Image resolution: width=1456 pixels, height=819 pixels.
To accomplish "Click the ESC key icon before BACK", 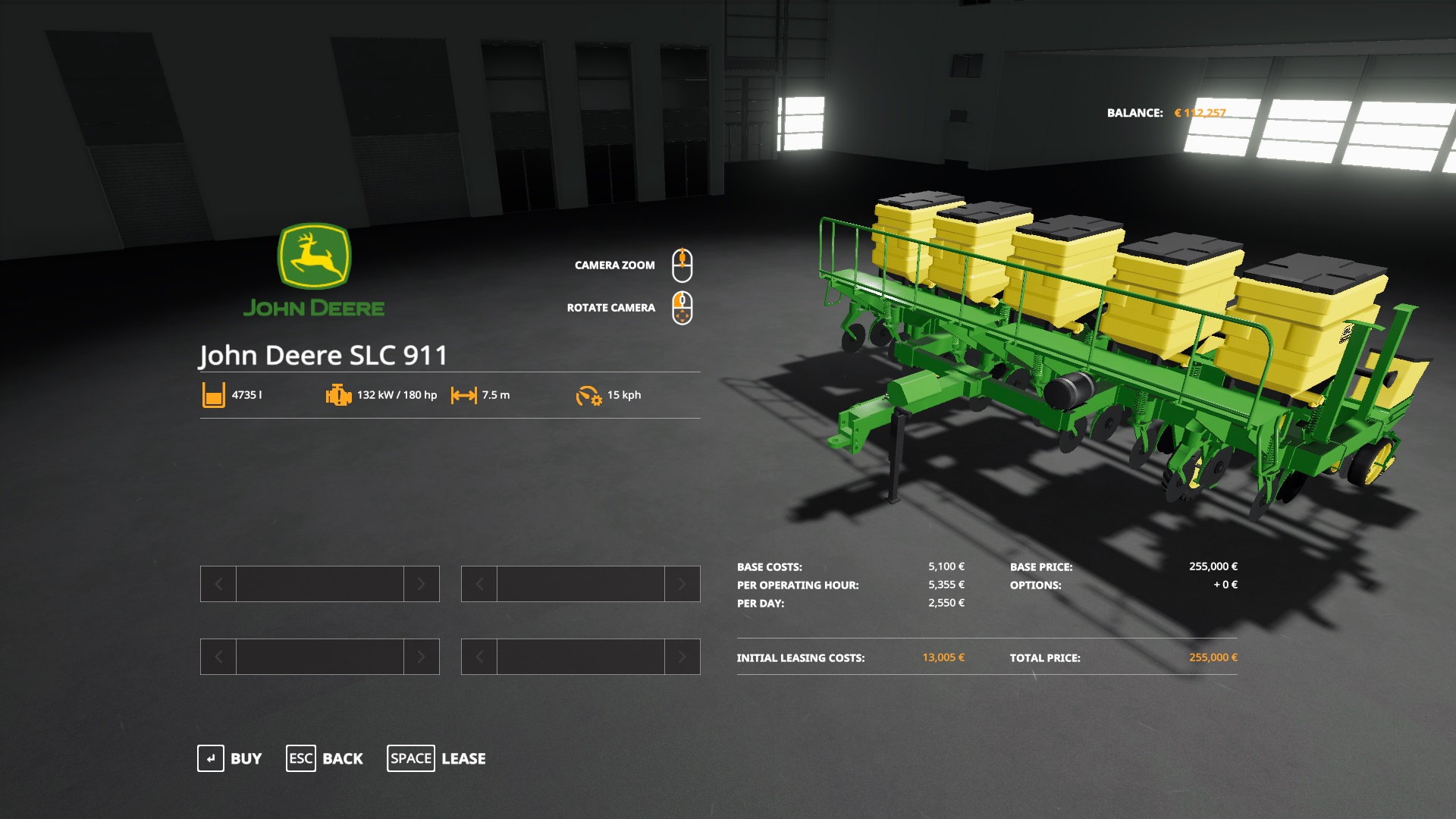I will (300, 758).
